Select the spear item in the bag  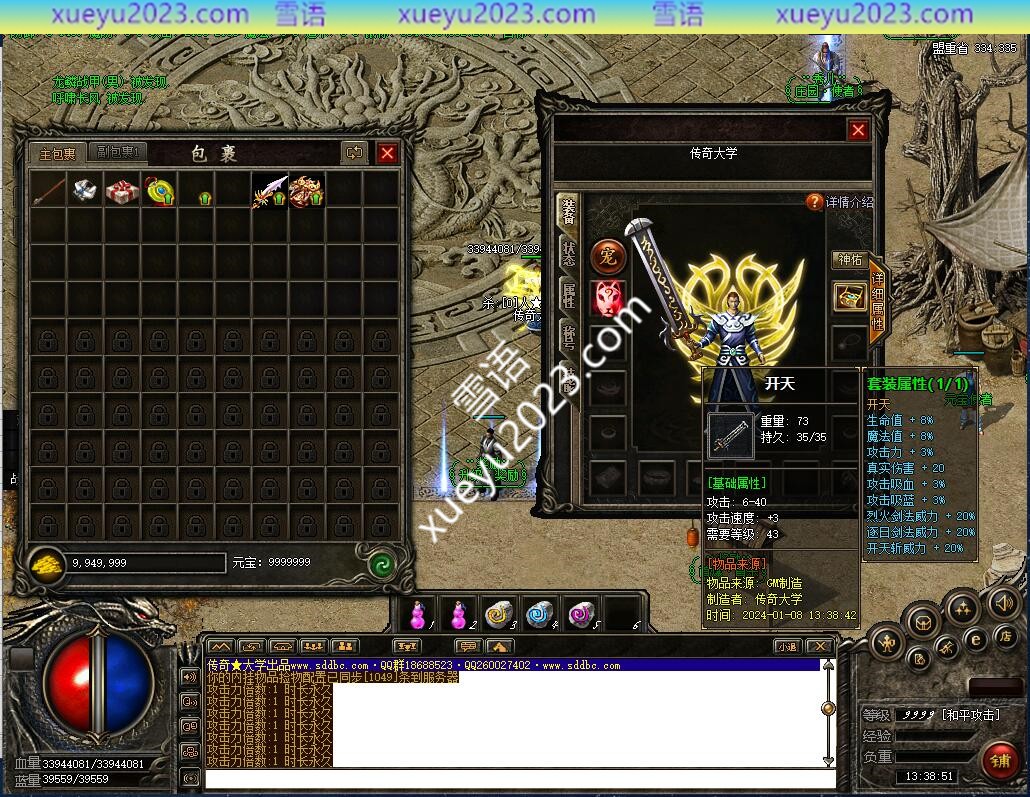point(48,189)
